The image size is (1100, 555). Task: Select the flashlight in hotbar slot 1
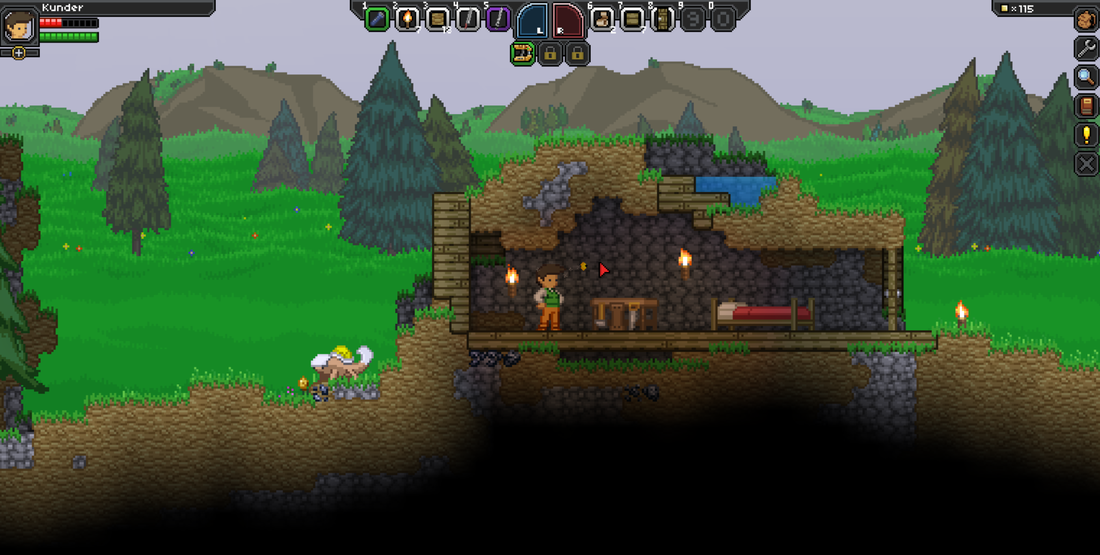pos(377,19)
